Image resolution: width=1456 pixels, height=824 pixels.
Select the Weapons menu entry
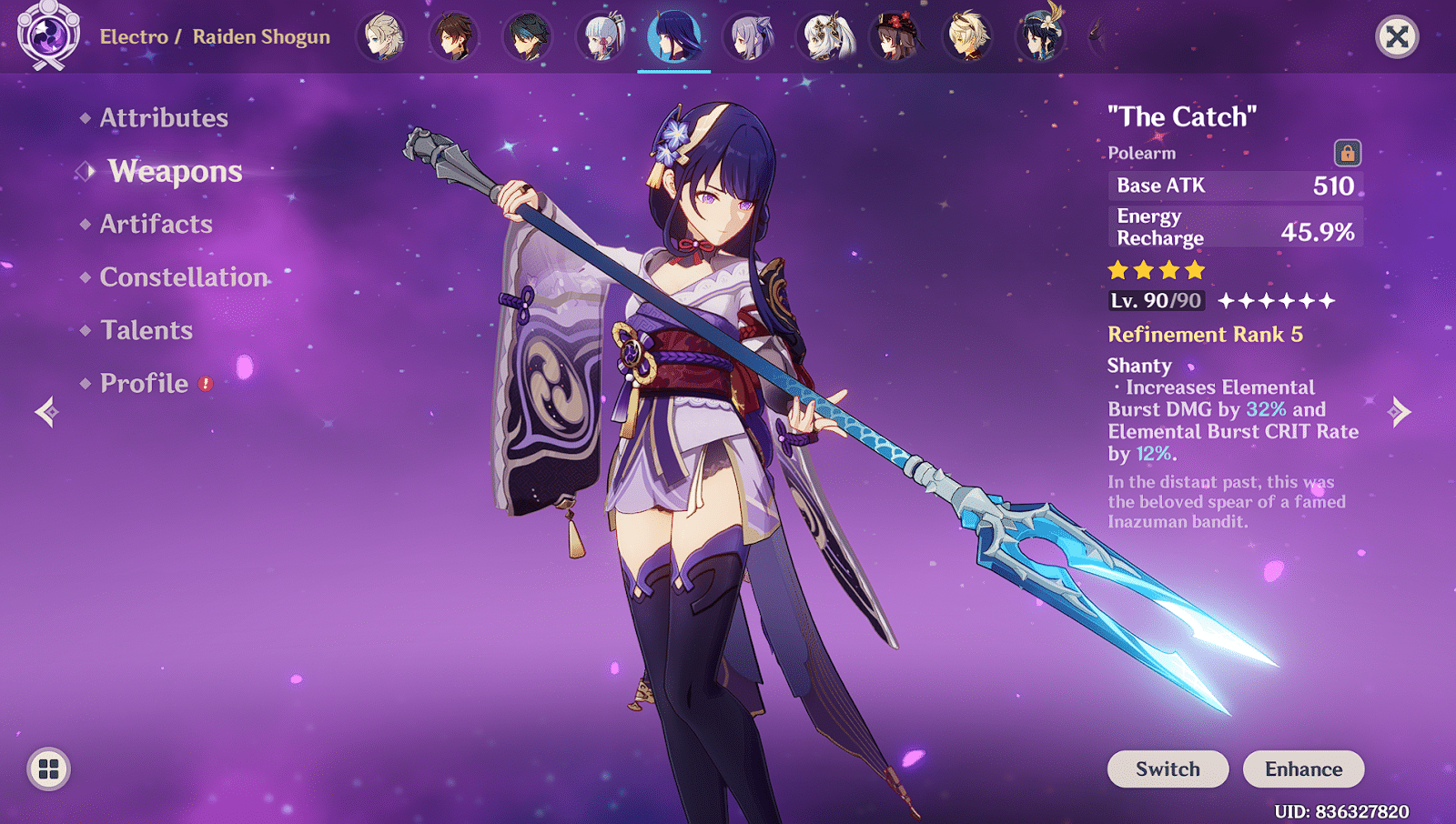click(x=175, y=171)
